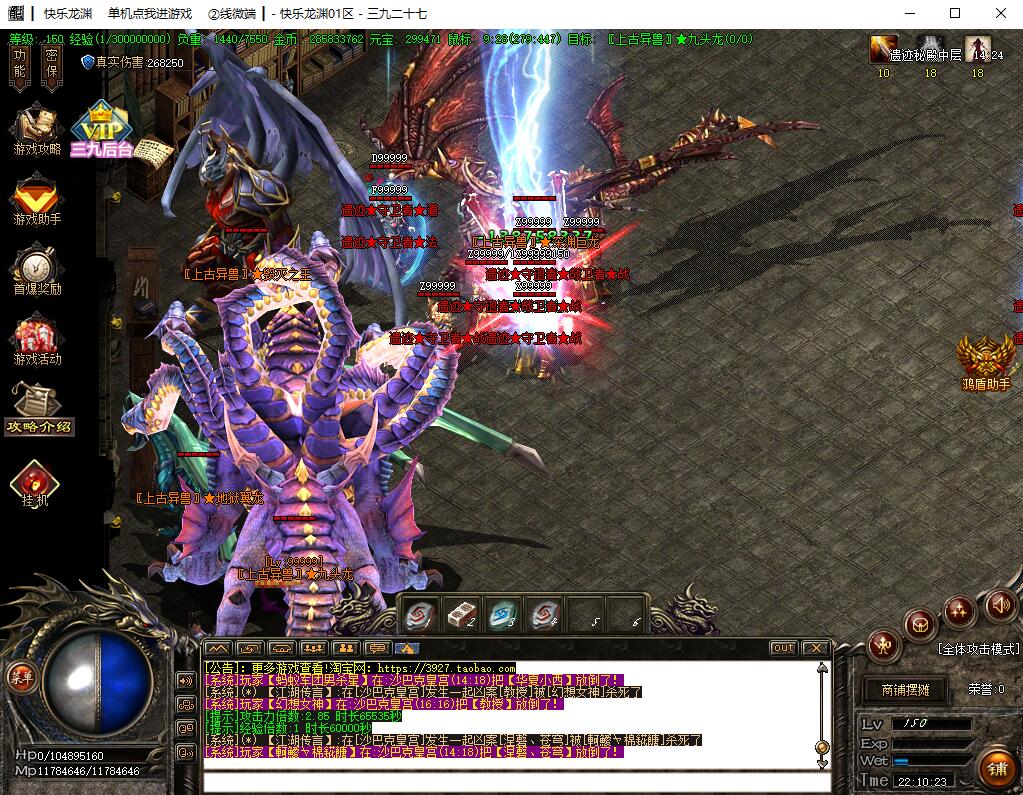Image resolution: width=1023 pixels, height=795 pixels.
Task: Use the mahjong-tile item in slot 2
Action: (462, 615)
